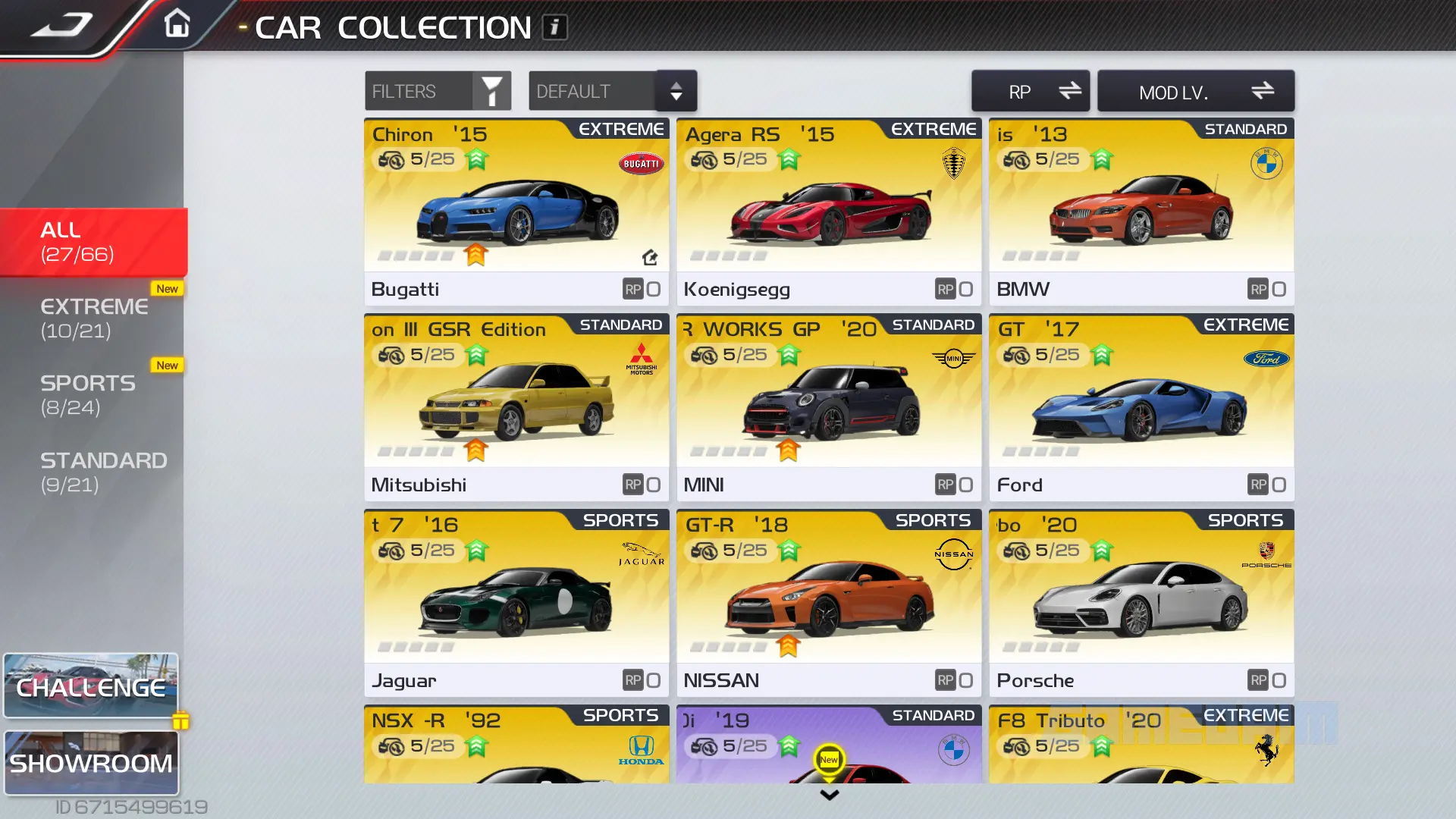This screenshot has height=819, width=1456.
Task: Enter the Showroom
Action: pos(91,763)
